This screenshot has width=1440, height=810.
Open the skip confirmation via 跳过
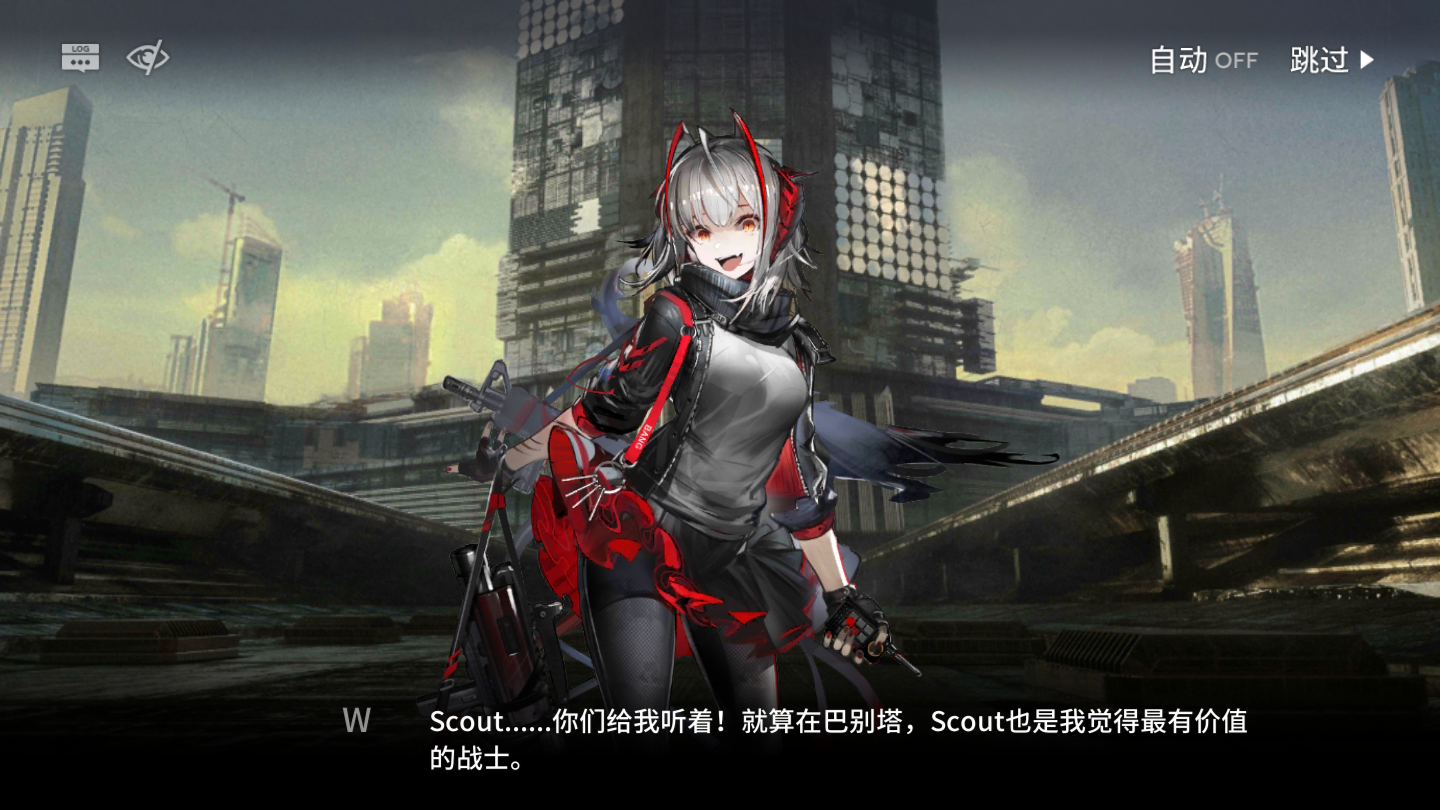(1322, 61)
